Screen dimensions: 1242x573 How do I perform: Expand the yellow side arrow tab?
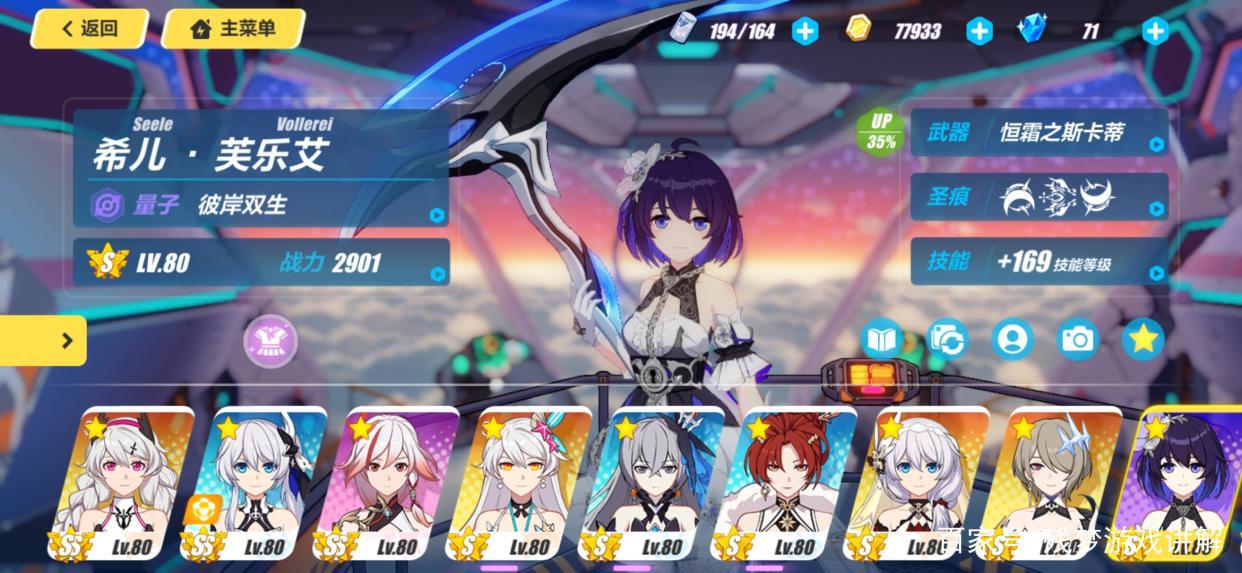[x=45, y=341]
